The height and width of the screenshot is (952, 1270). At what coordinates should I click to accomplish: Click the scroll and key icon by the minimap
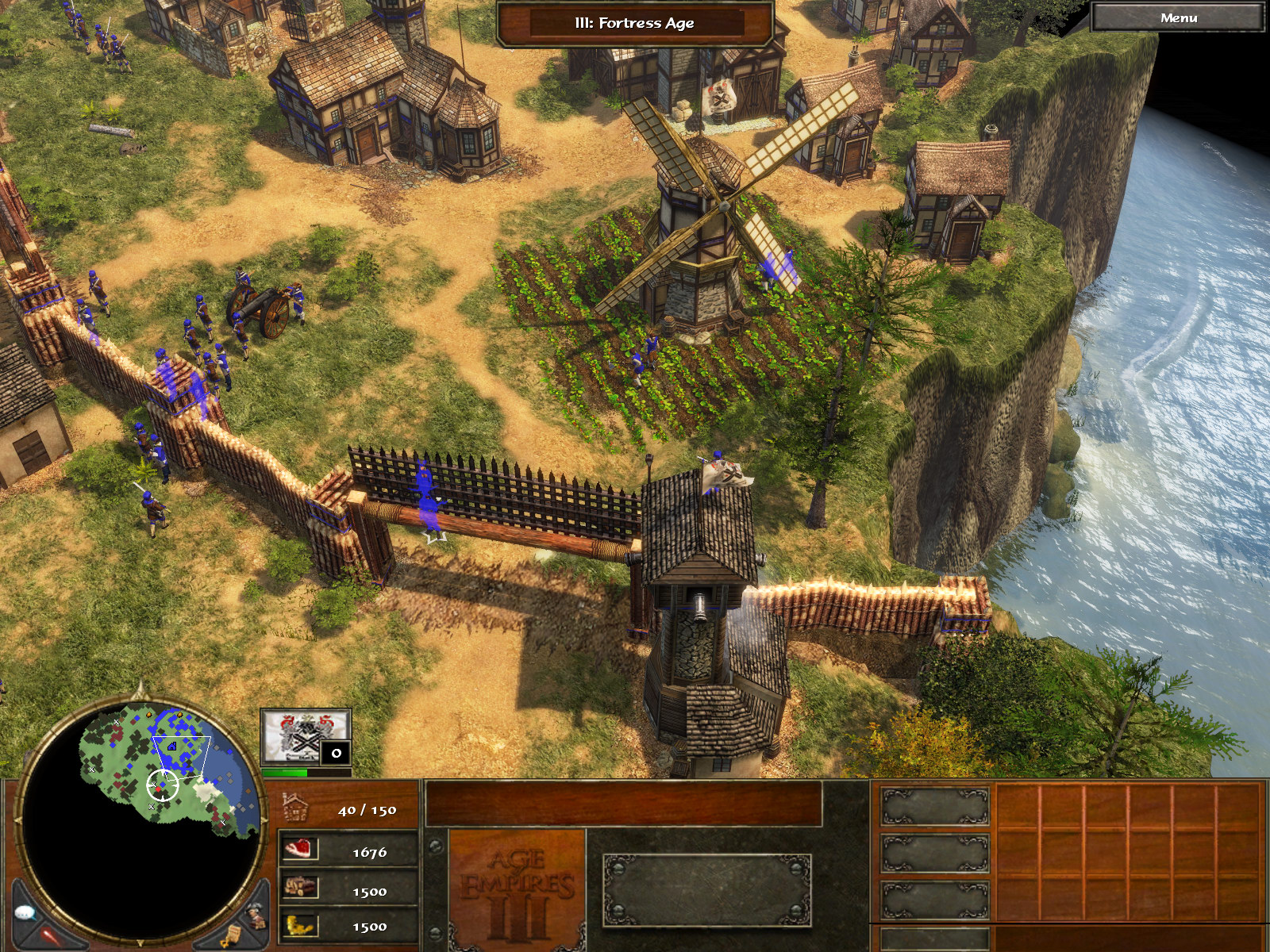pyautogui.click(x=230, y=936)
